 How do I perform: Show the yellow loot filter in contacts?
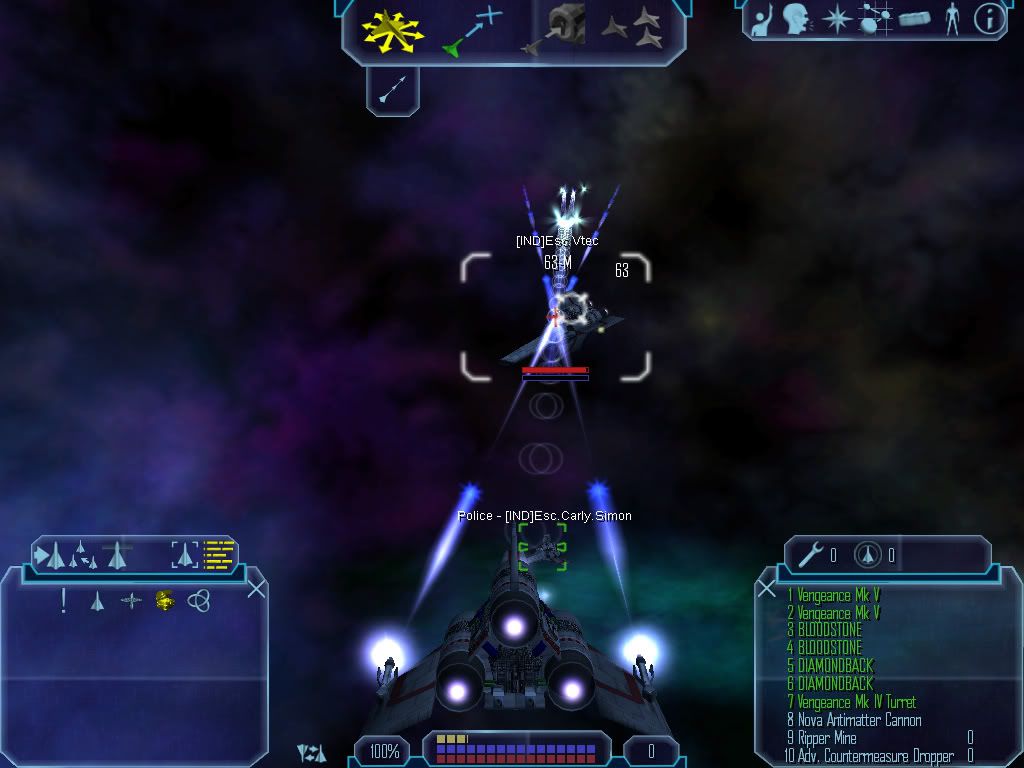165,601
